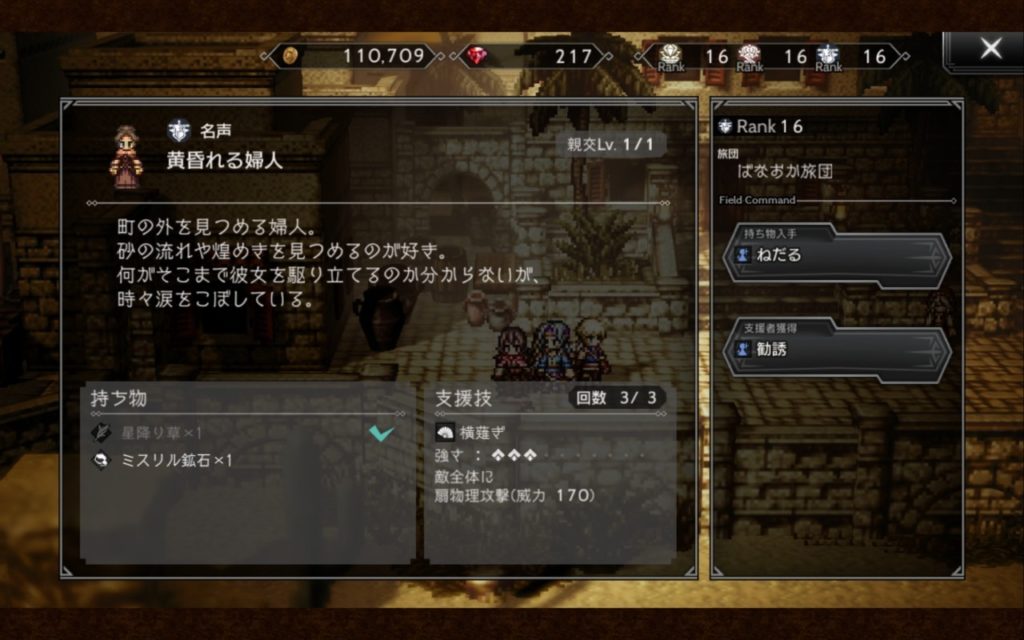Choose the ねだる field command
This screenshot has width=1024, height=640.
[x=837, y=256]
